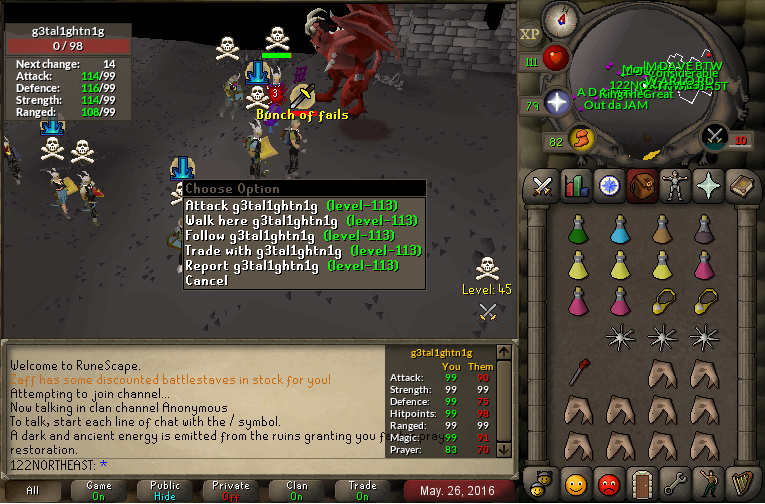The height and width of the screenshot is (504, 765).
Task: Open the Prayer tab with the star icon
Action: tap(707, 186)
